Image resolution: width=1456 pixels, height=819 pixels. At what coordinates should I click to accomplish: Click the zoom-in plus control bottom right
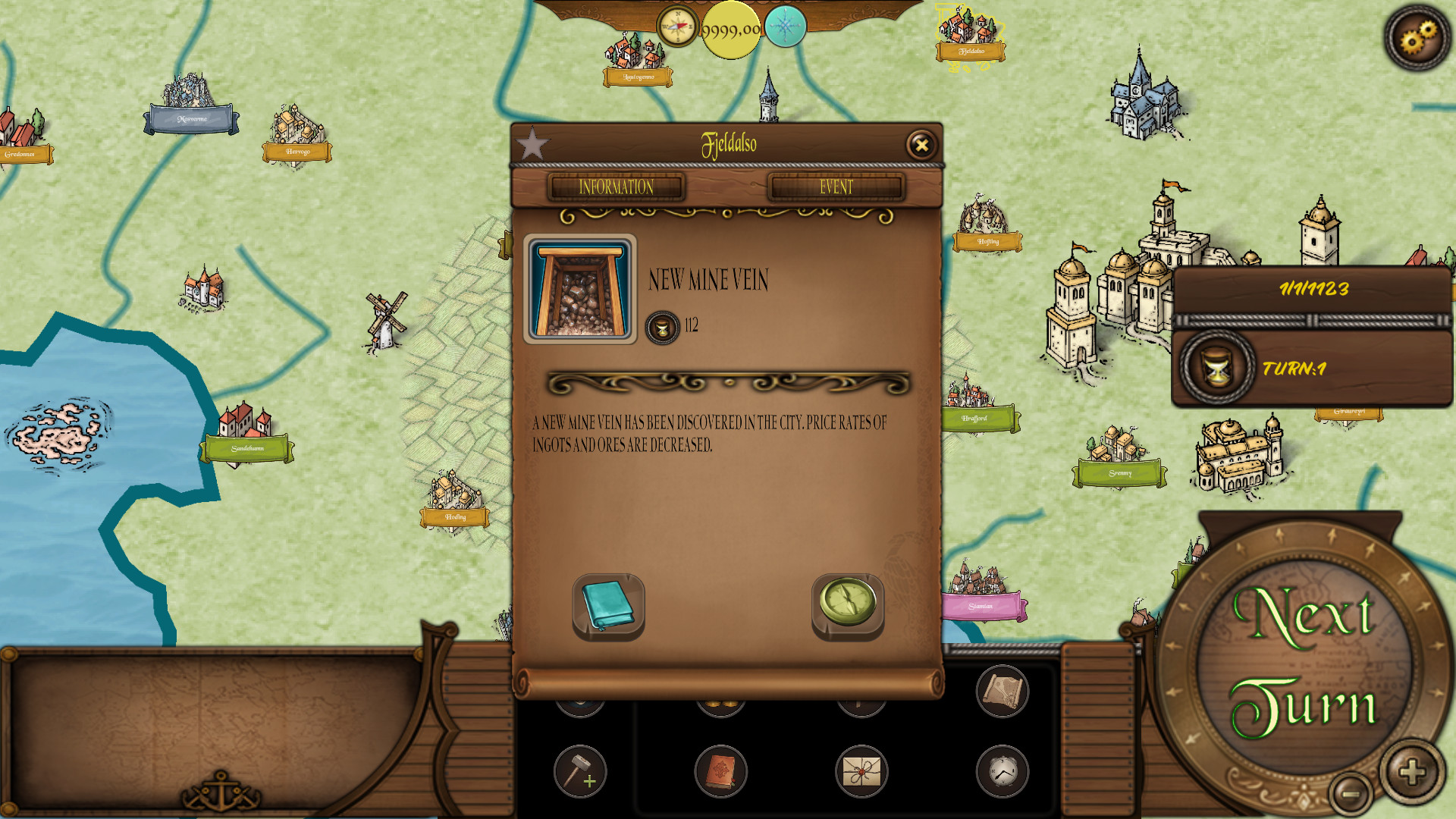(1411, 772)
